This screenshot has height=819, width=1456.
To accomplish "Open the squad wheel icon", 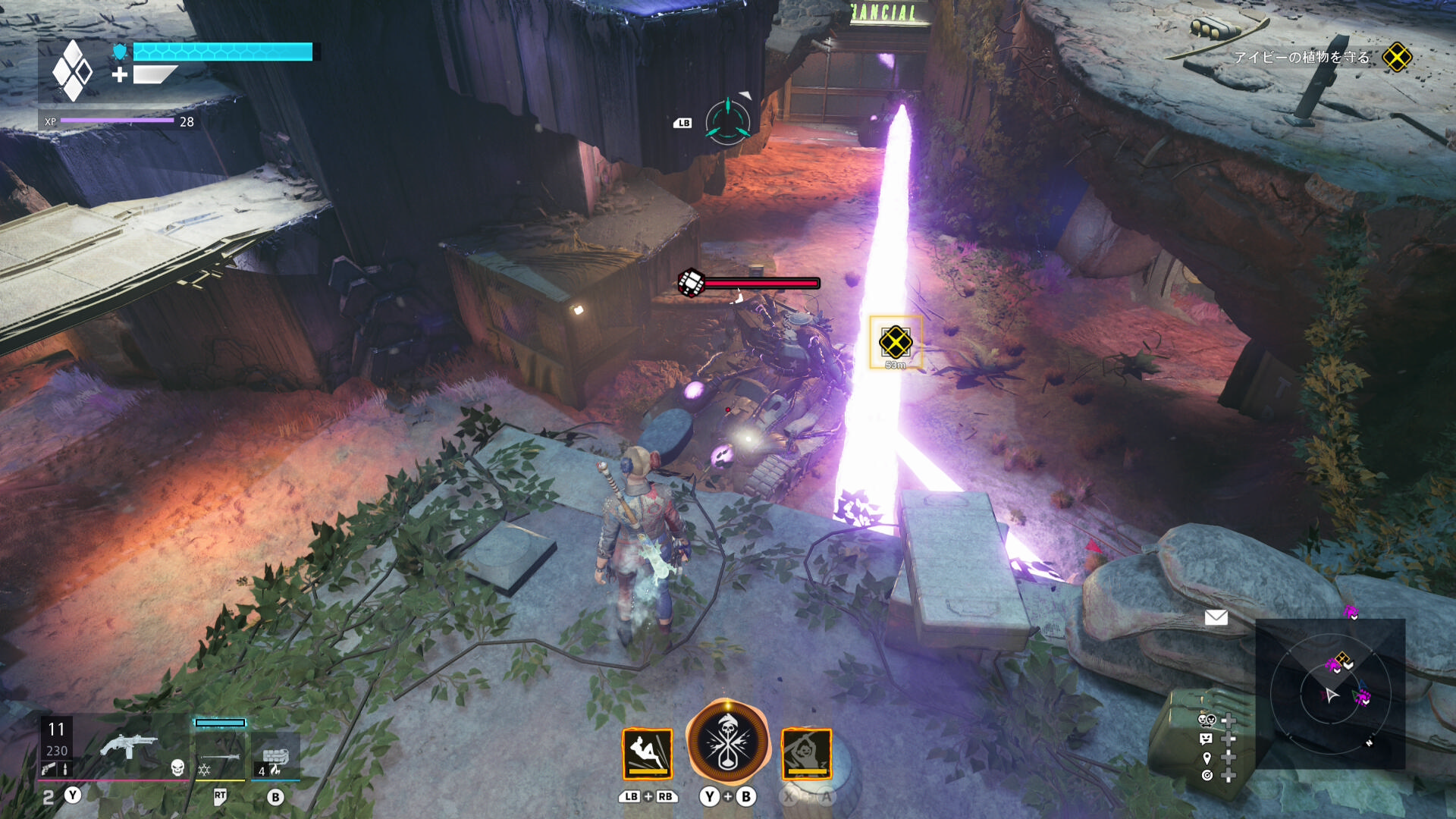I will 728,121.
